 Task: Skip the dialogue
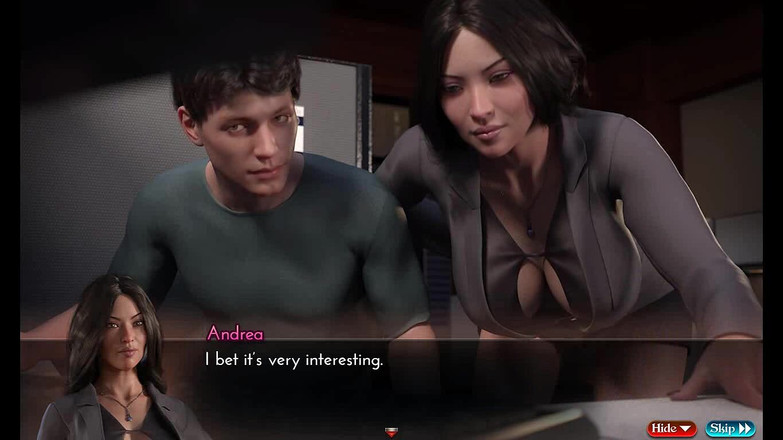click(731, 428)
